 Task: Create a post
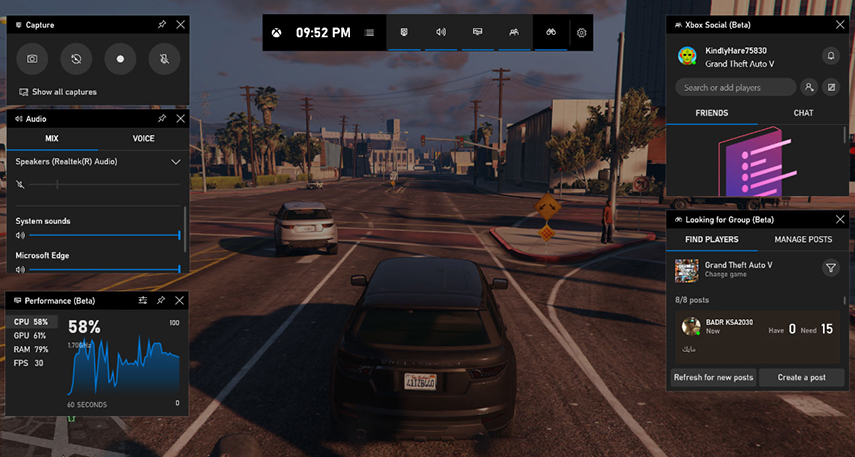[802, 377]
